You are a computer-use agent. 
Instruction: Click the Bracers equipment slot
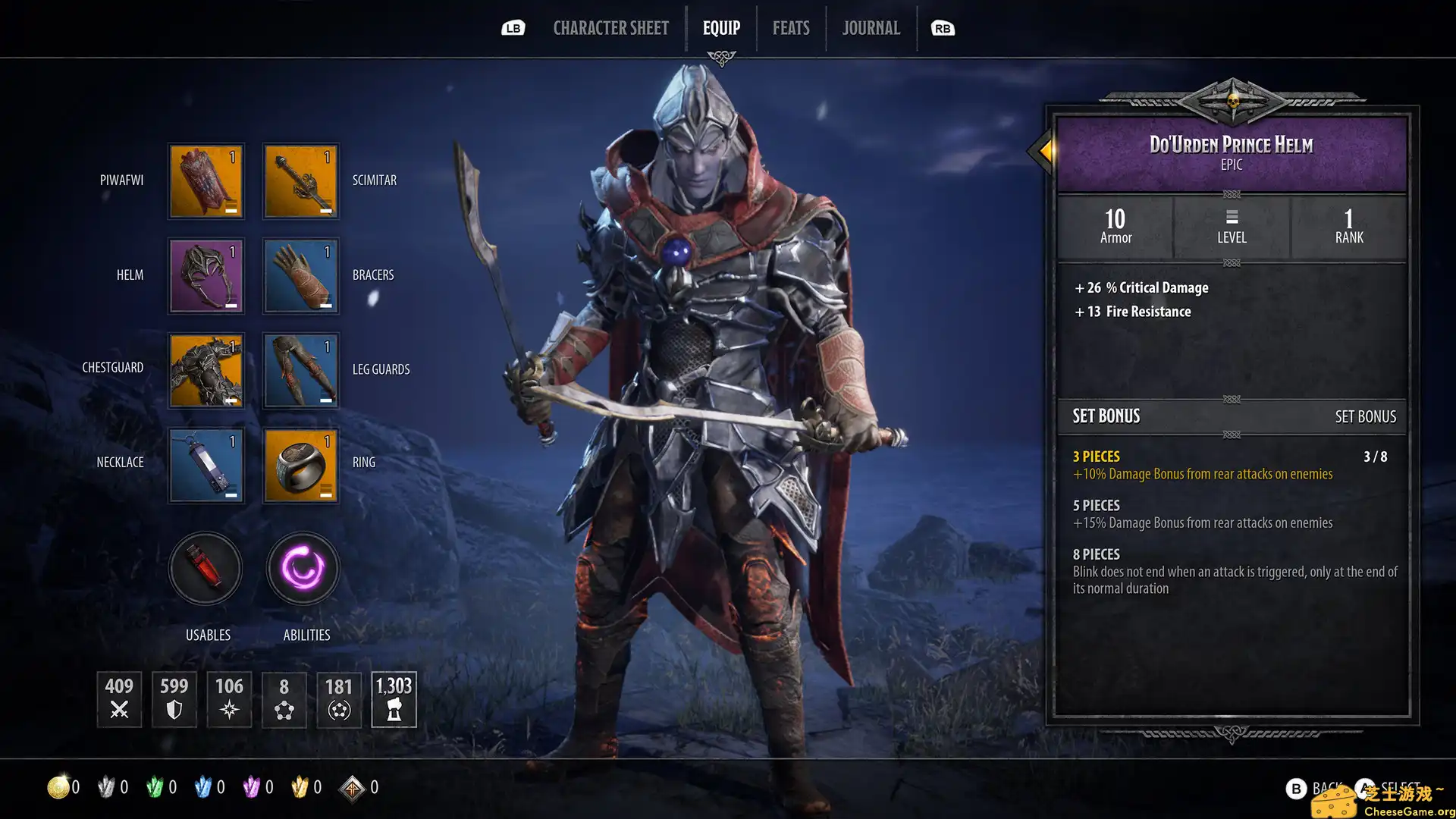300,275
